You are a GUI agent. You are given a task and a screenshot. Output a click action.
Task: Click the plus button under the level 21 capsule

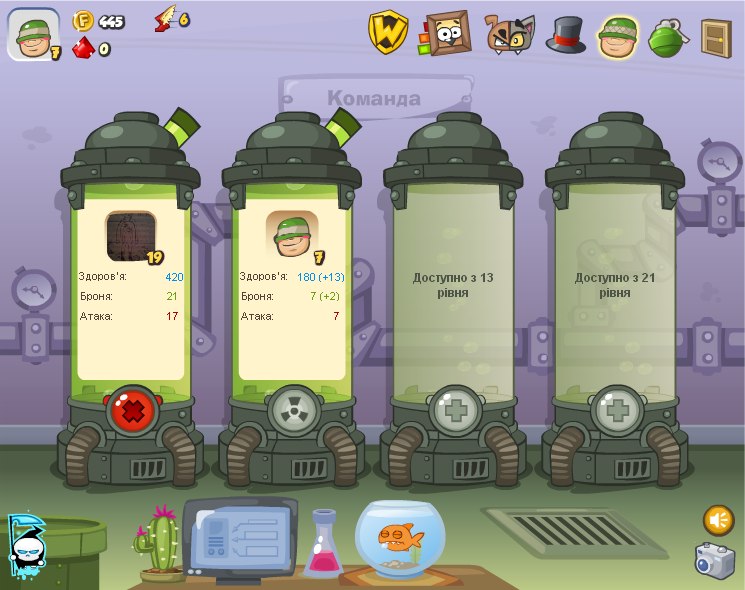tap(618, 411)
